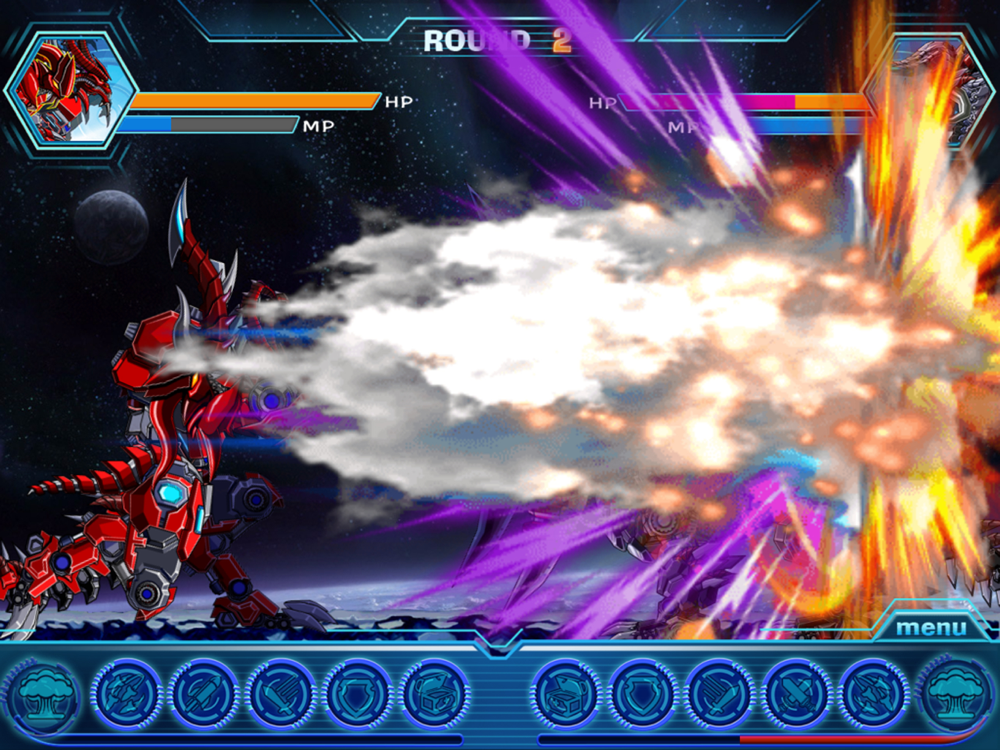Trigger the opponent's single rocket icon
The image size is (1000, 750).
[x=798, y=693]
